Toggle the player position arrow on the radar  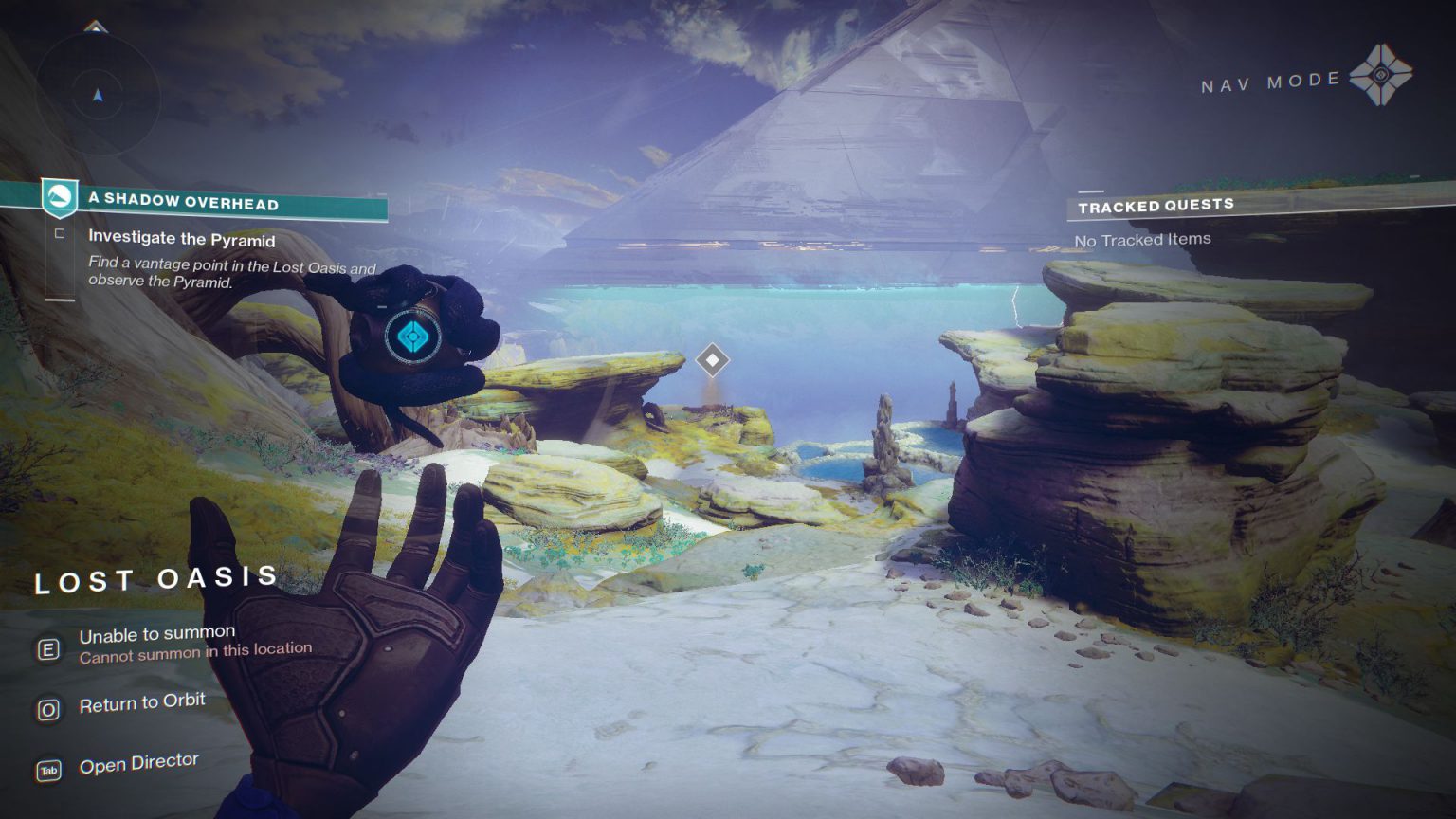click(98, 95)
